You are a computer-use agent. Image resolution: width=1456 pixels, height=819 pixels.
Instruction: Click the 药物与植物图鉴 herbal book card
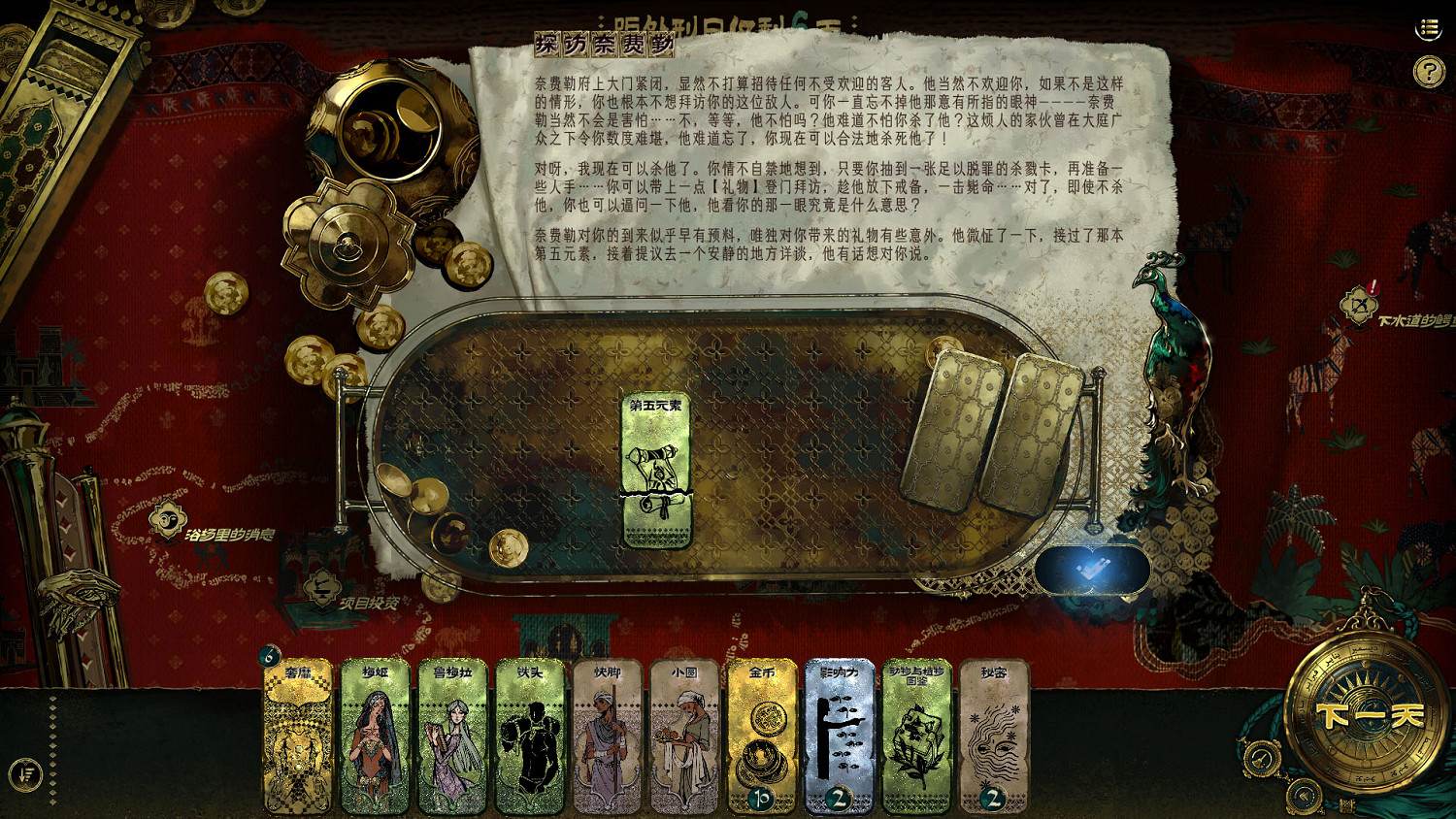pyautogui.click(x=916, y=737)
